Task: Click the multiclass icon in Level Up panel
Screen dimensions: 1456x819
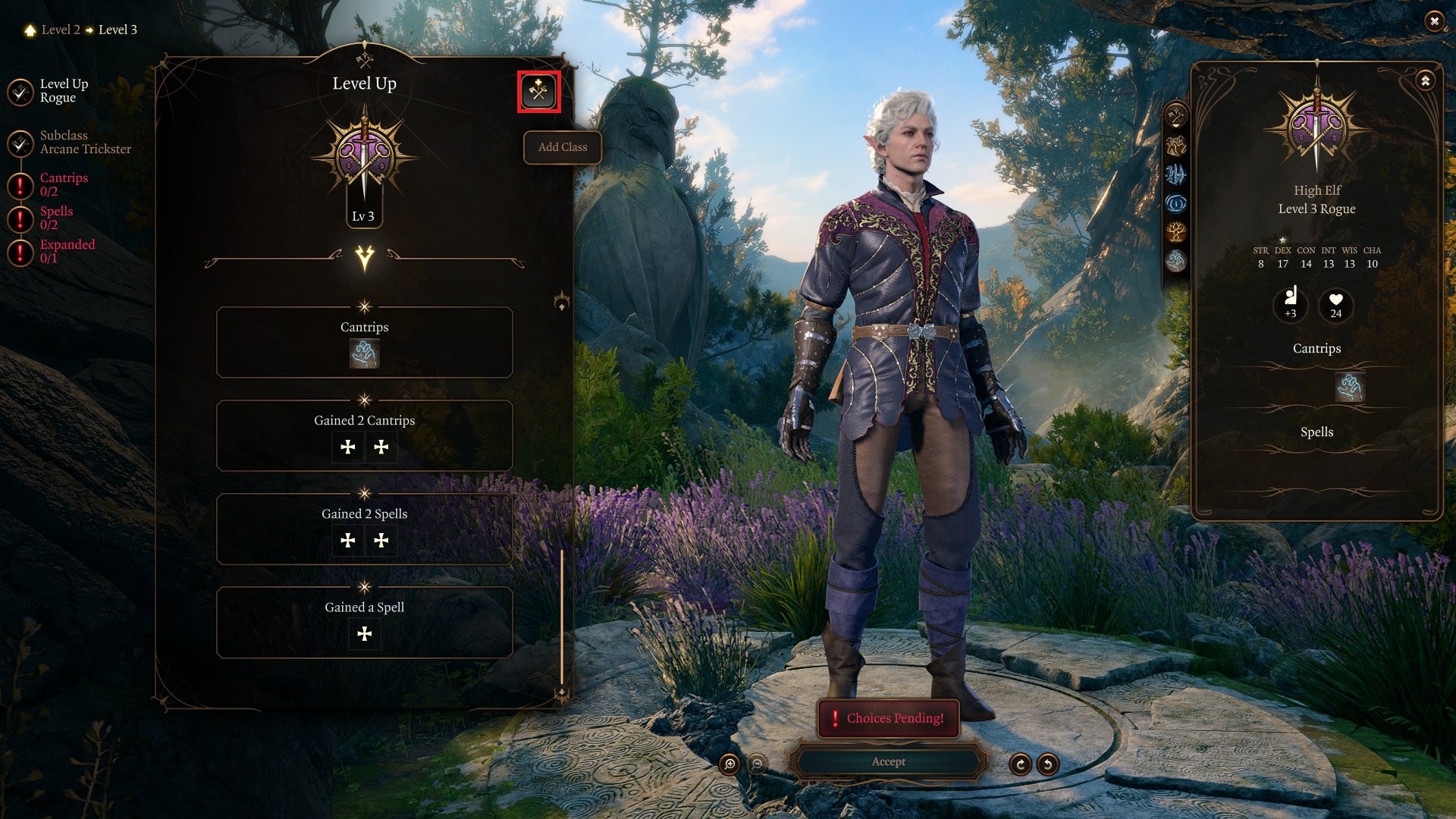Action: pyautogui.click(x=538, y=92)
